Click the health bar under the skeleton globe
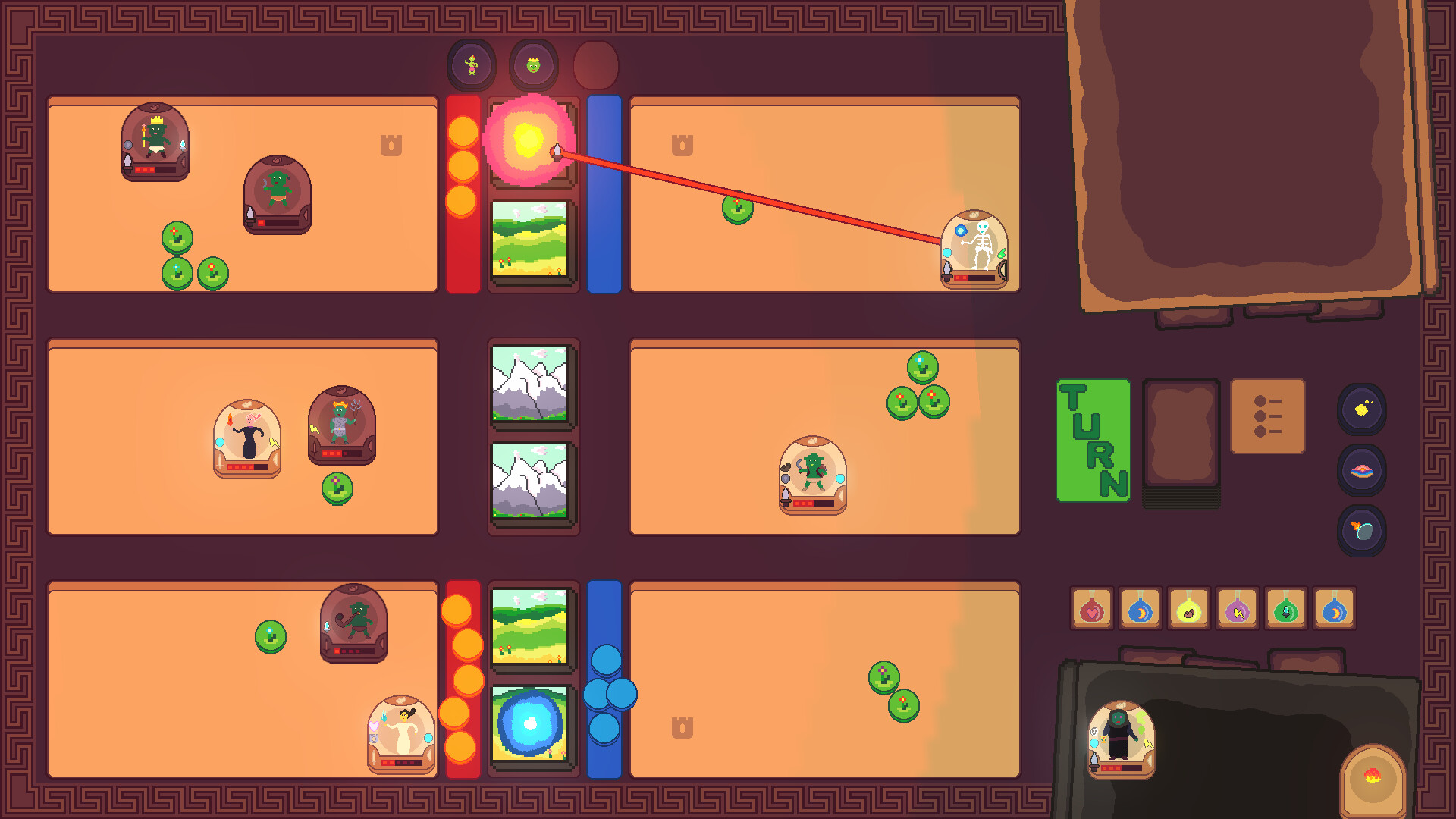This screenshot has width=1456, height=819. [x=975, y=279]
